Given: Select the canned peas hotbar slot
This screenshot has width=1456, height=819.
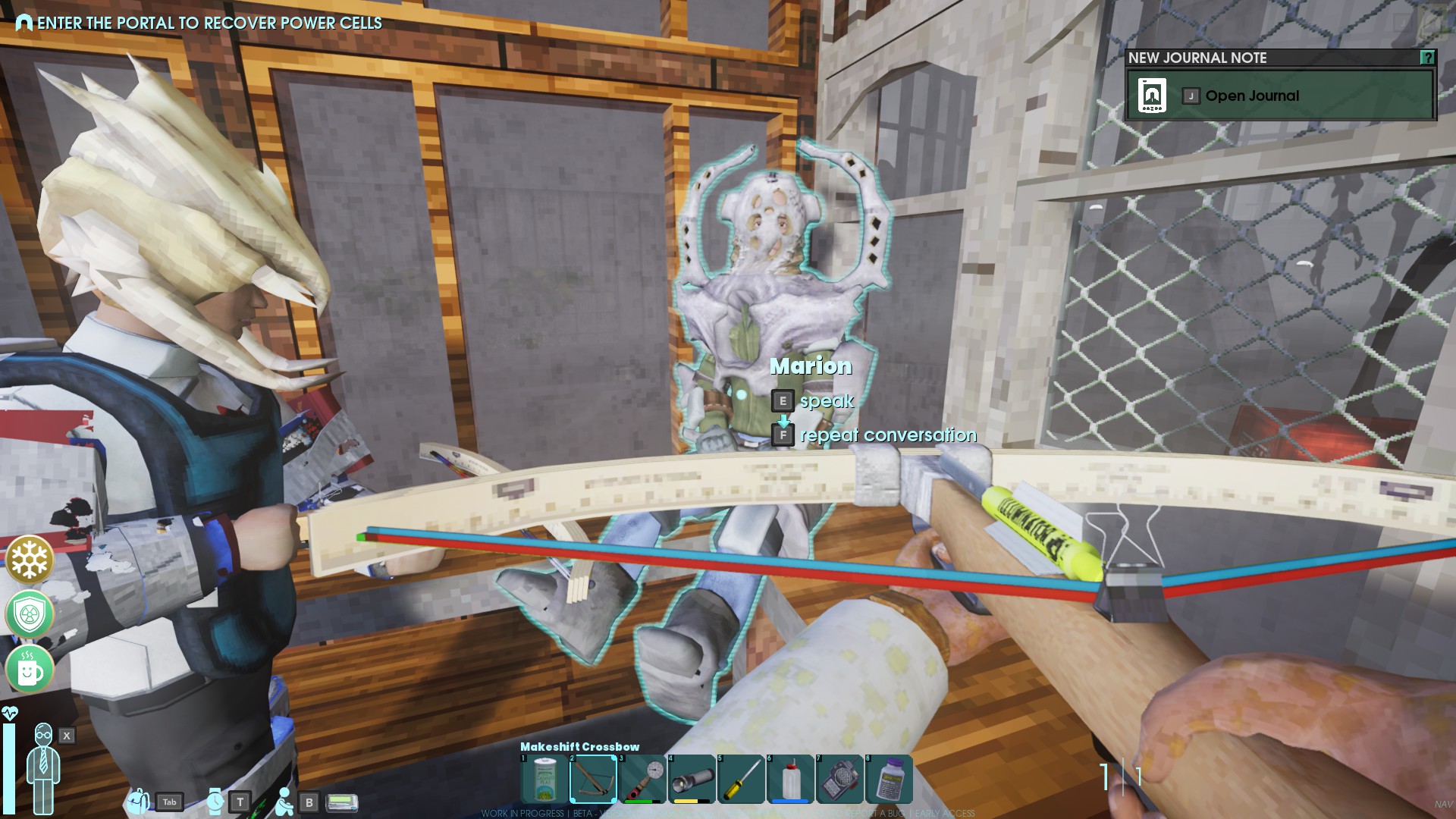Looking at the screenshot, I should click(x=544, y=779).
